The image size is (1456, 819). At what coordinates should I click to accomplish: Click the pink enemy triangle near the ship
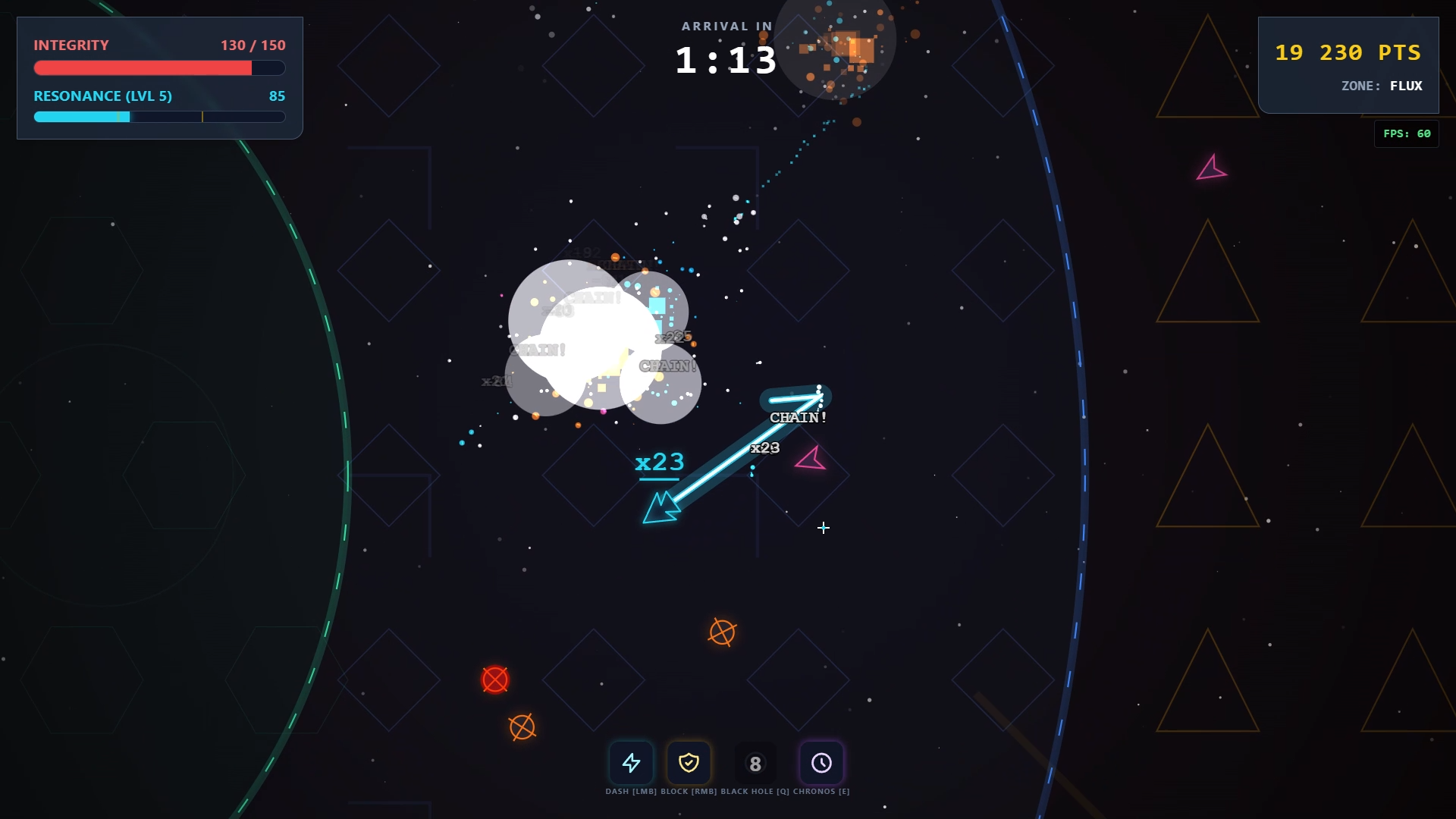(811, 458)
